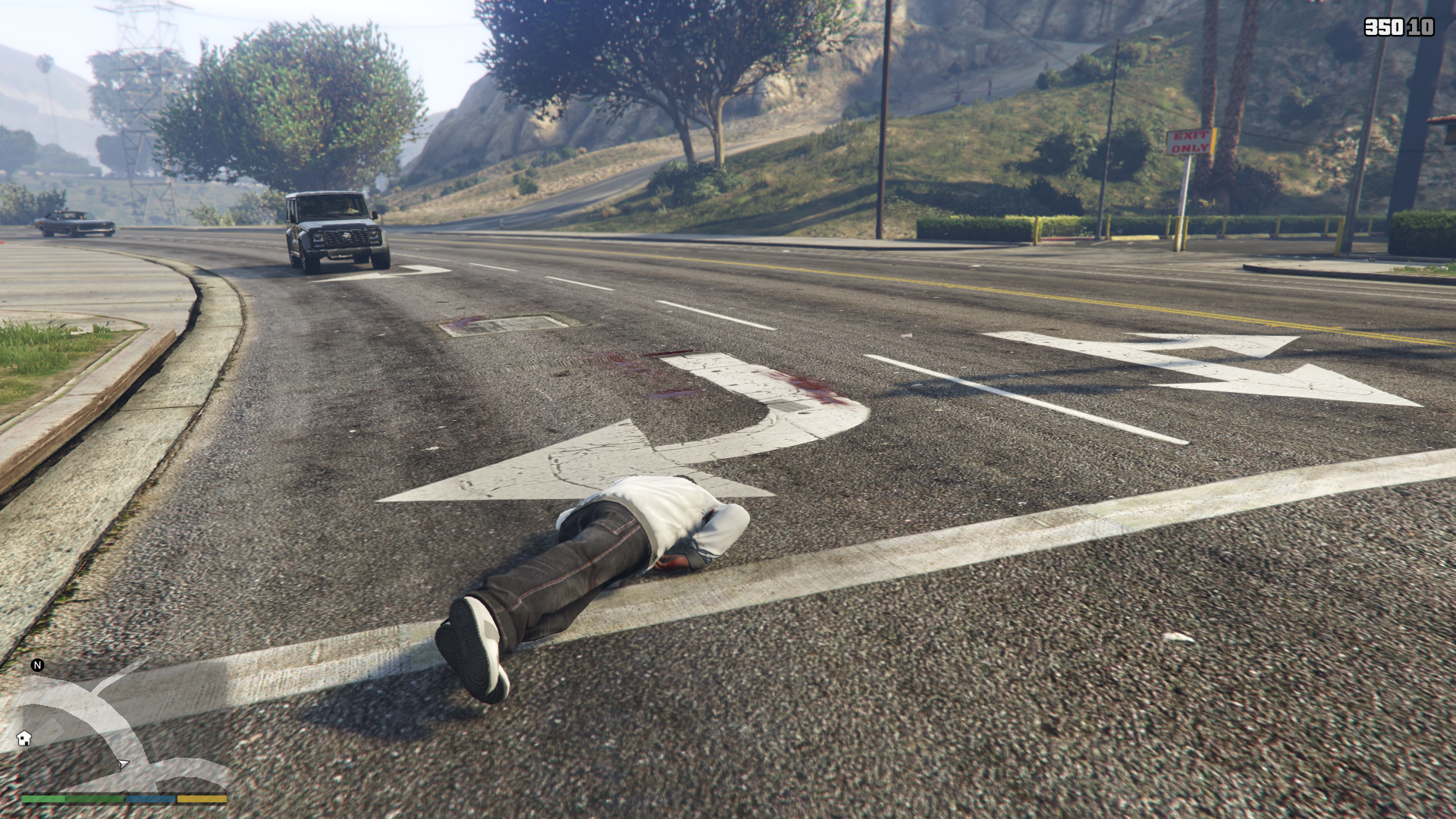Click the north compass indicator on minimap
1456x819 pixels.
[37, 665]
